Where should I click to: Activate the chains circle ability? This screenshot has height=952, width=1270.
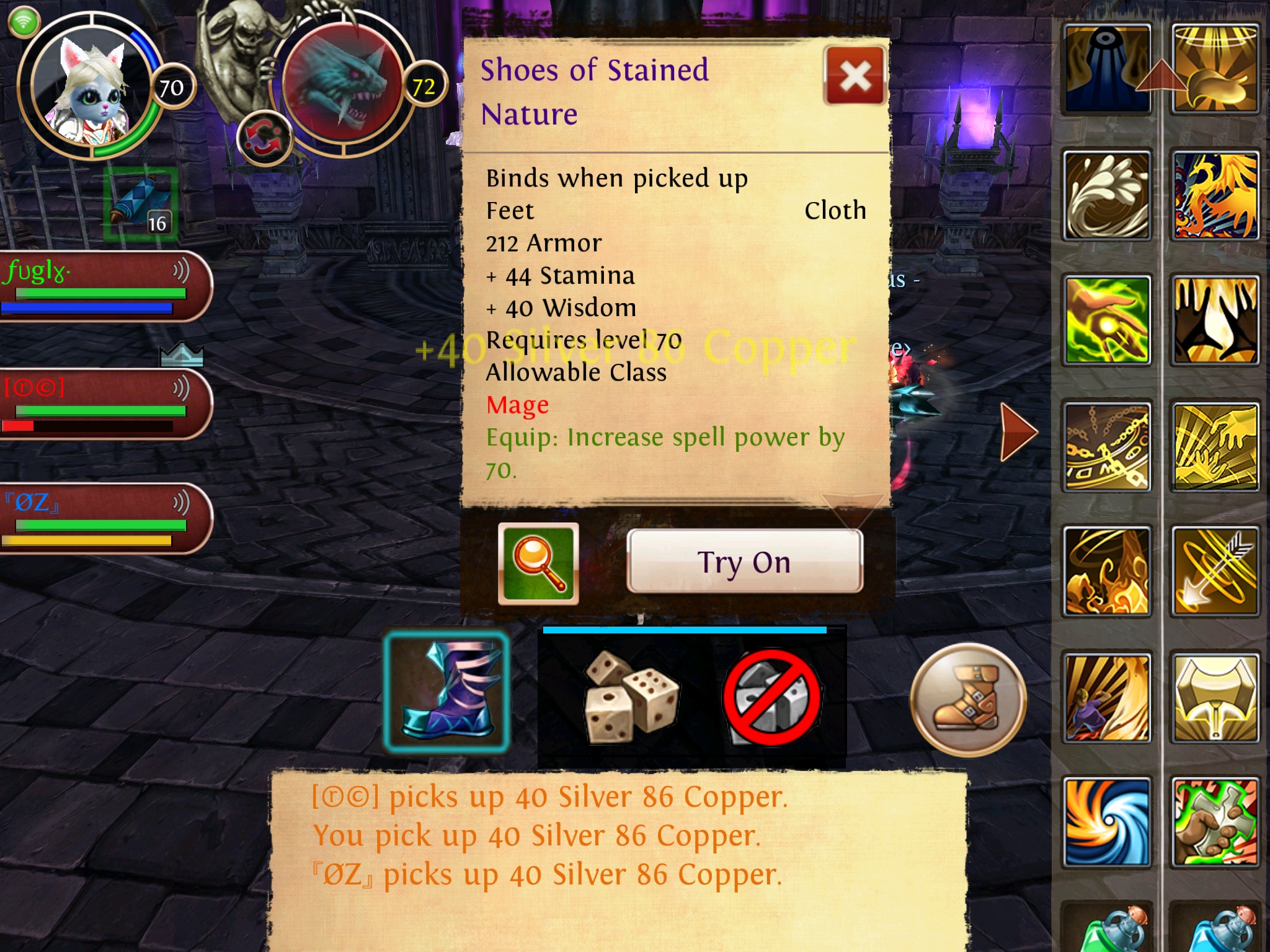coord(1107,446)
